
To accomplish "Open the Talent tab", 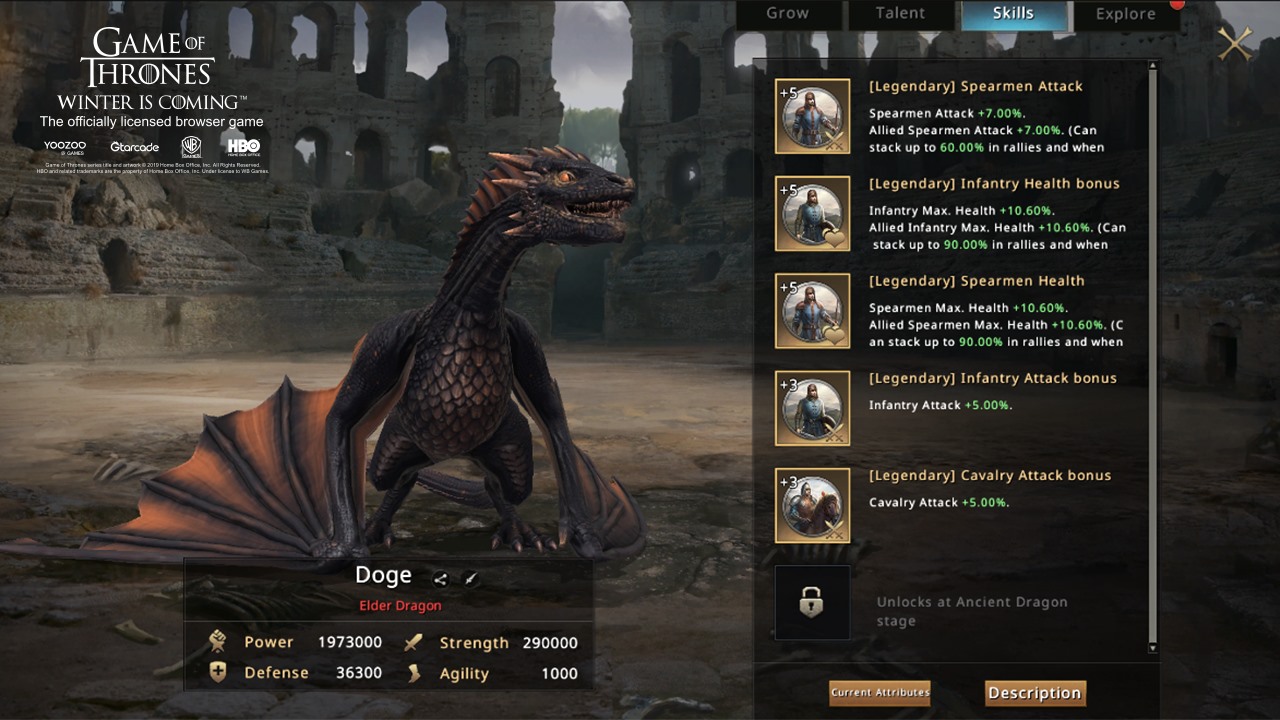I will click(900, 14).
